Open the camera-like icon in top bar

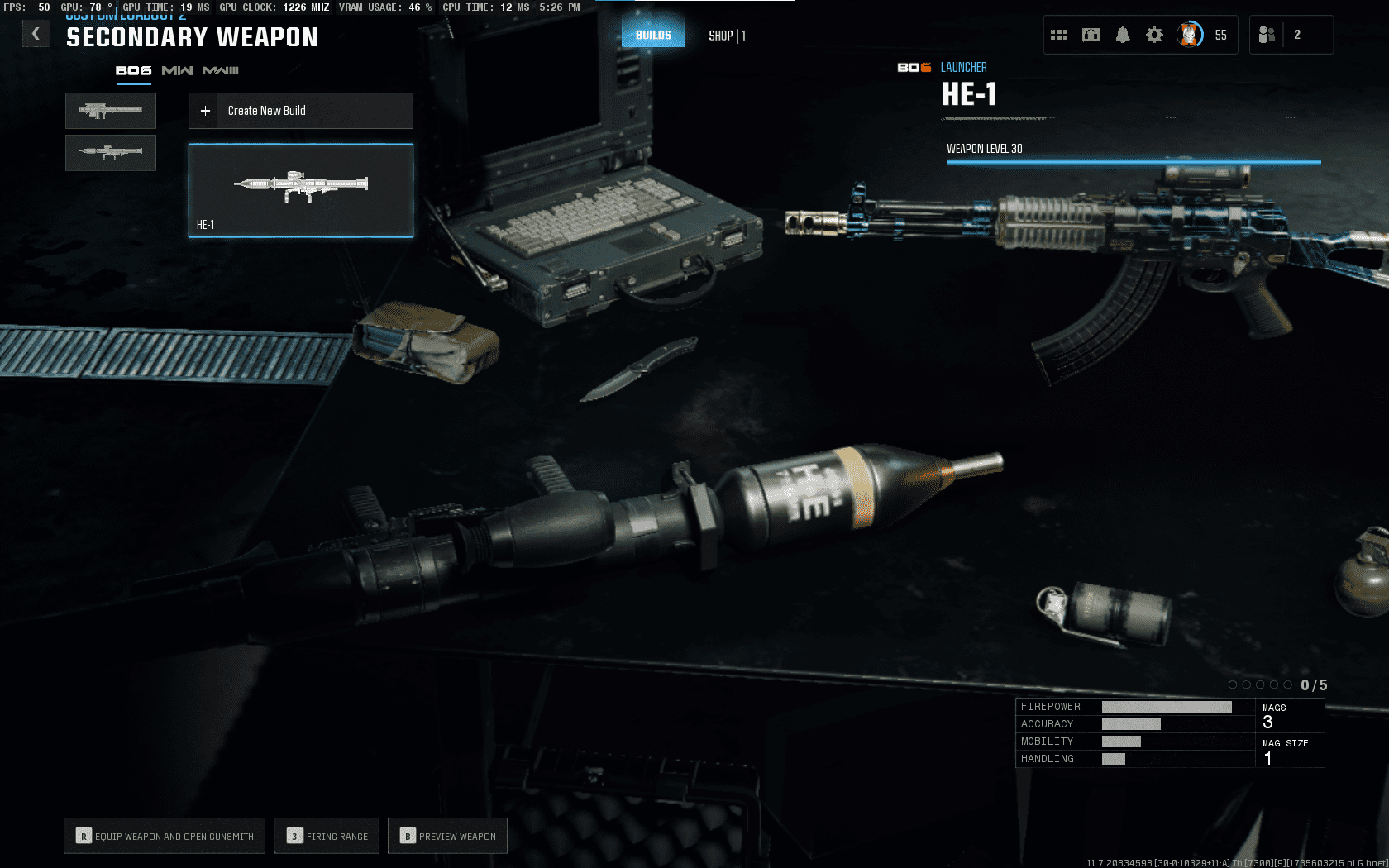(1091, 35)
